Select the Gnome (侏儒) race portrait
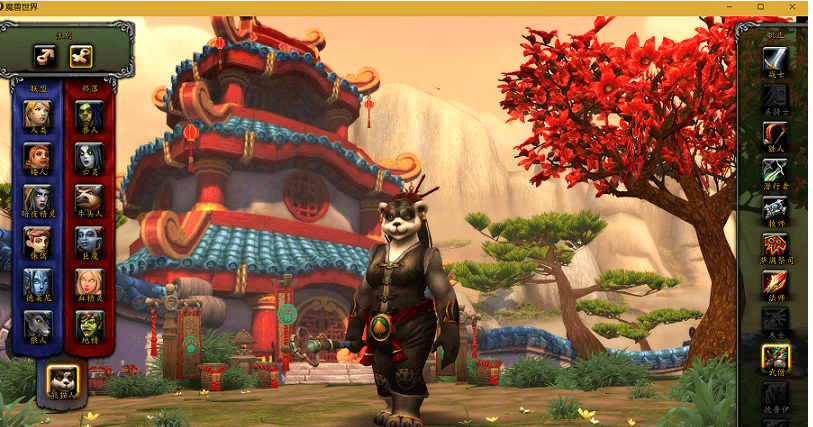Screen dimensions: 813x427 [38, 240]
